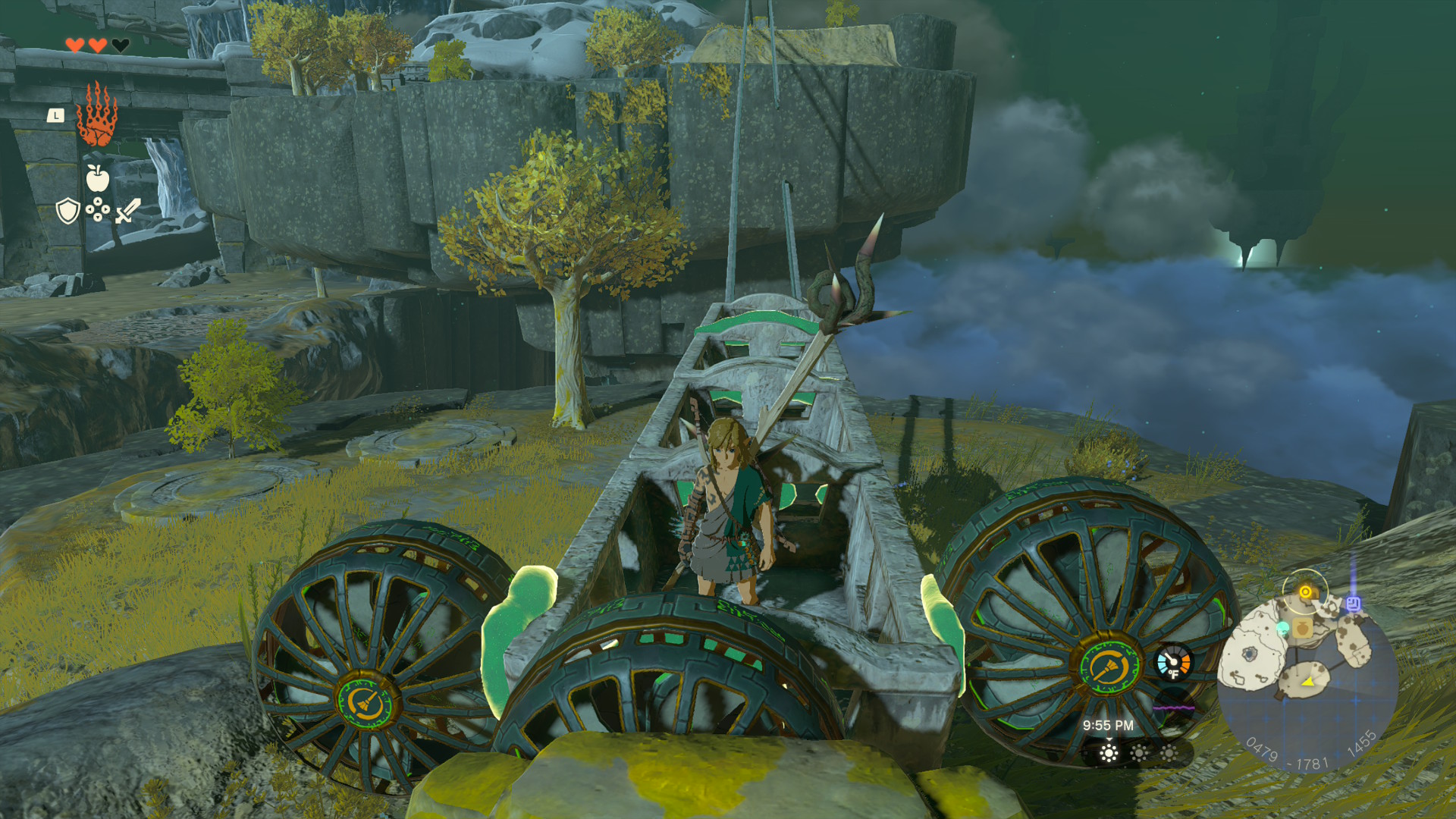Open the apple materials quick-select icon

(97, 178)
